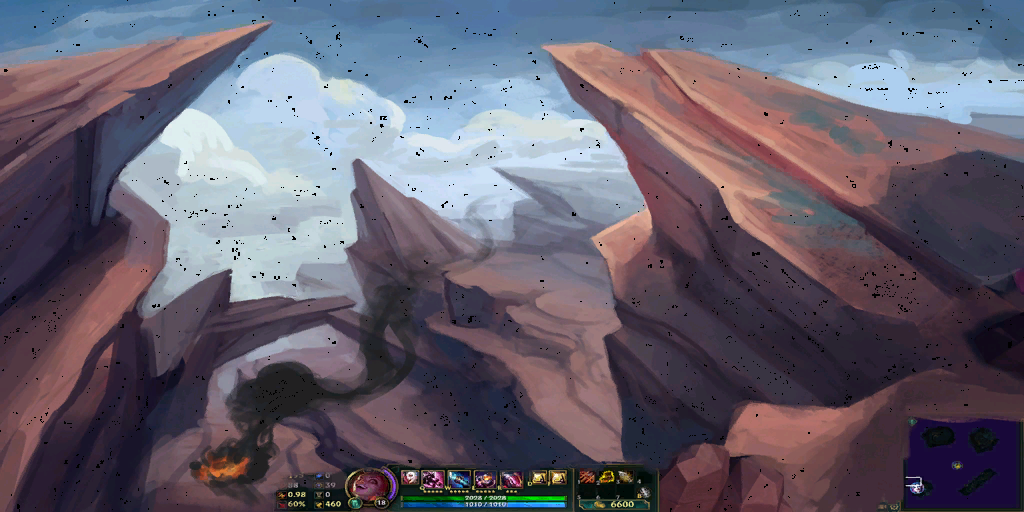The image size is (1024, 512).
Task: Click the minimap in the corner
Action: [963, 464]
